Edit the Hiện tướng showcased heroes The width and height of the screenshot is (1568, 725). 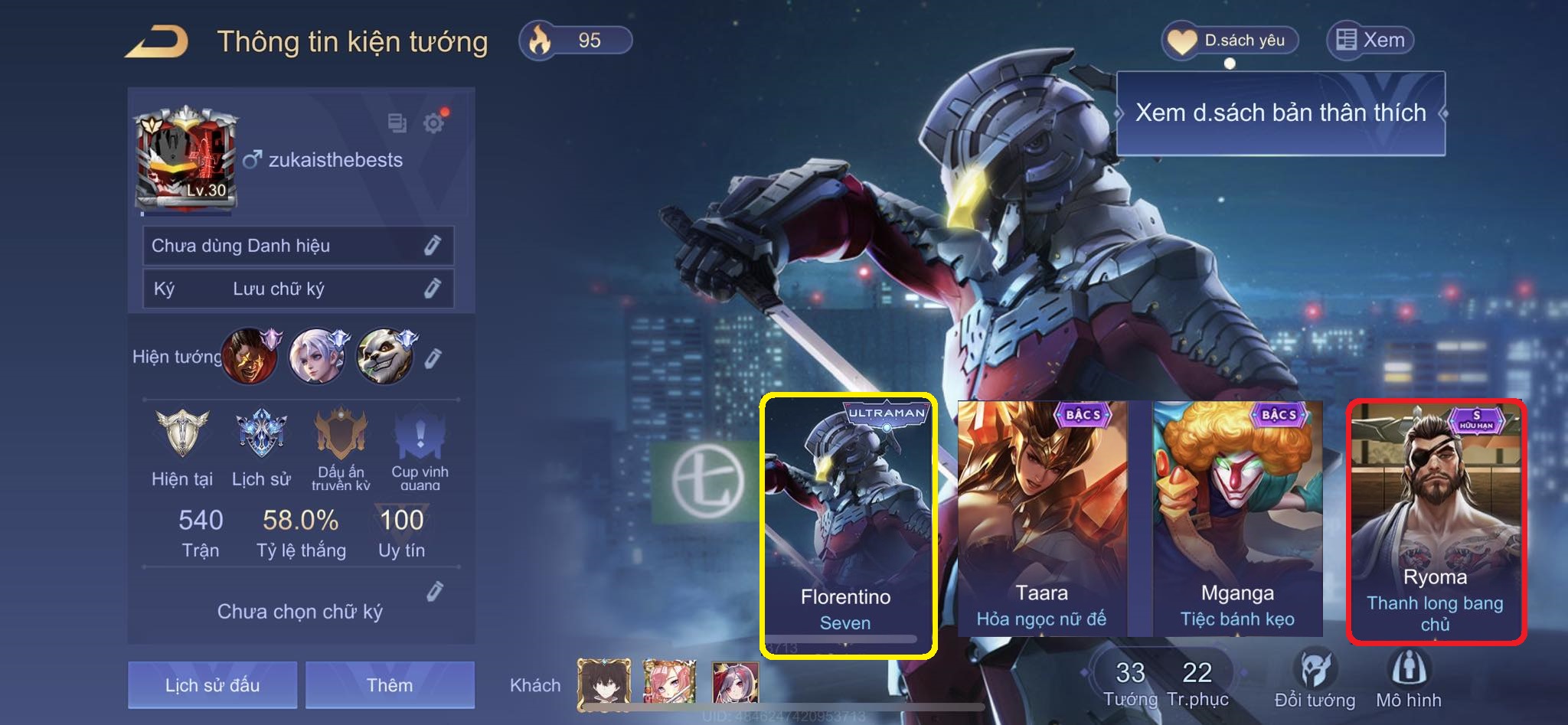point(433,358)
